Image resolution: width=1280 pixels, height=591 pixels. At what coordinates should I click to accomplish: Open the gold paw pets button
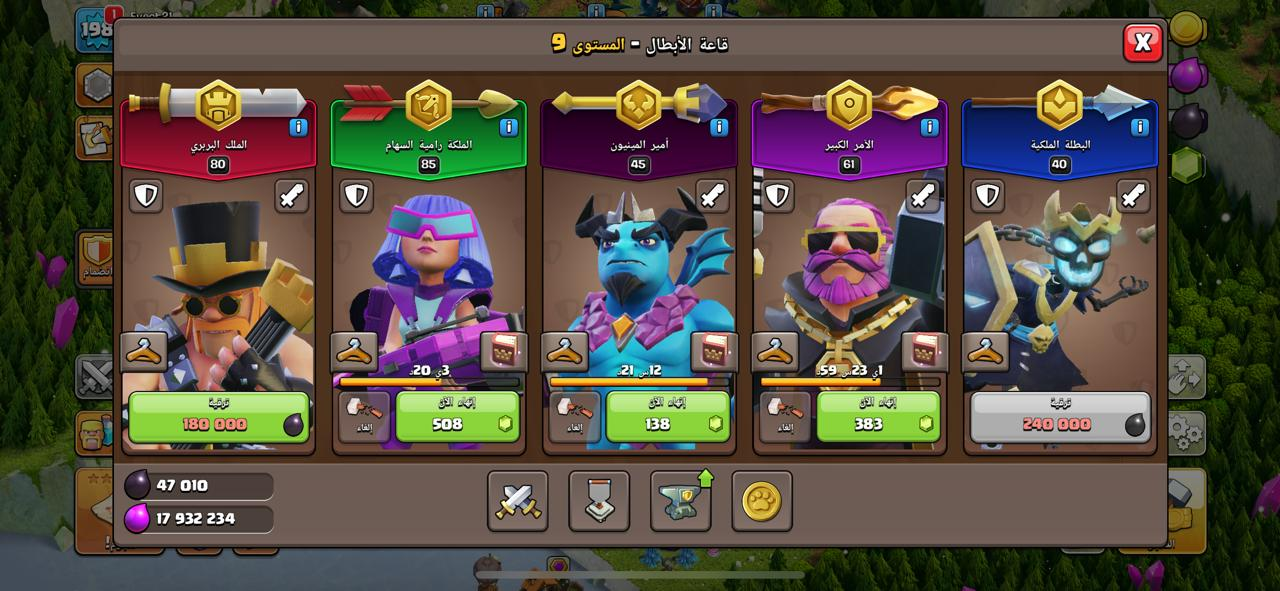tap(761, 501)
